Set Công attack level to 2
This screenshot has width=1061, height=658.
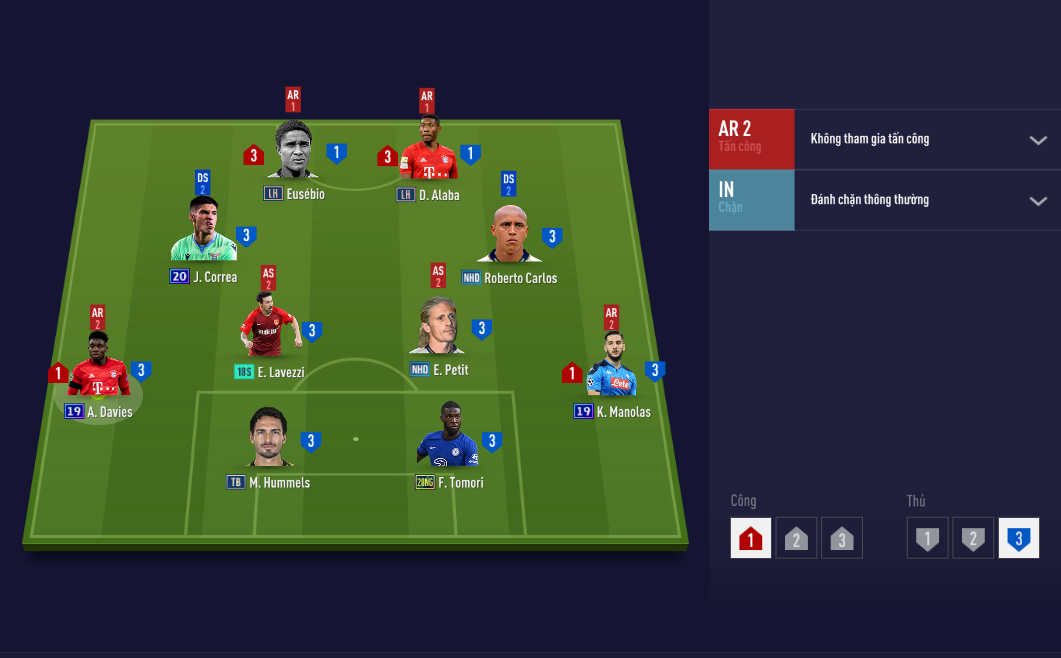796,539
